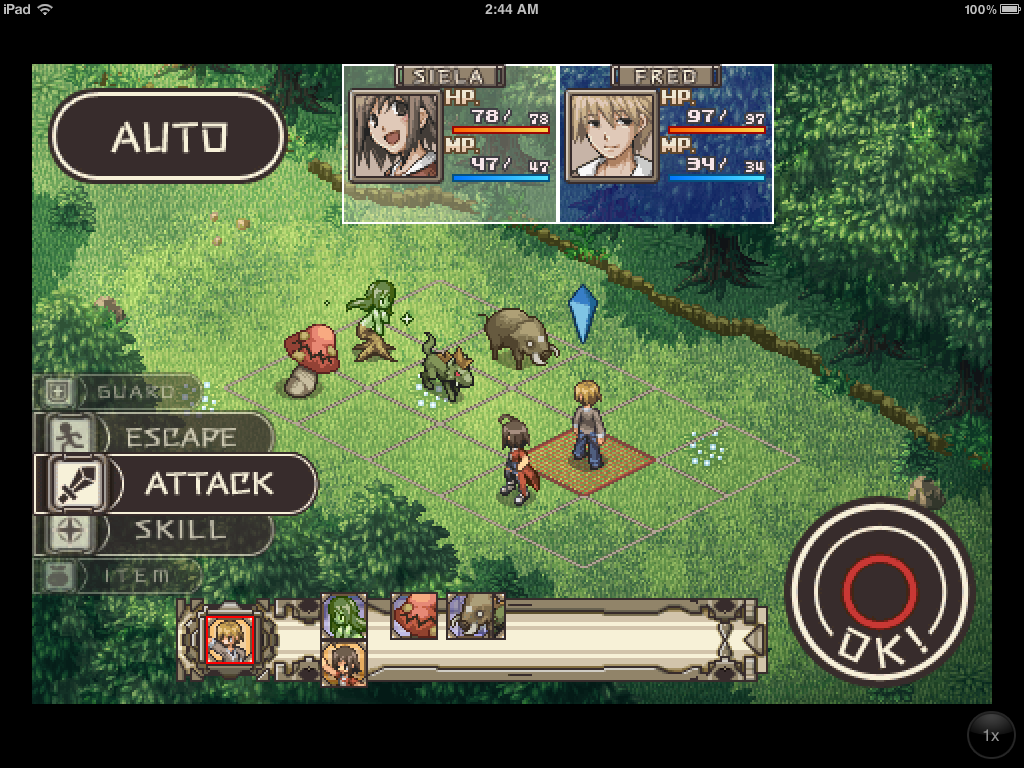Select Siela's status panel
The height and width of the screenshot is (768, 1024).
point(450,145)
